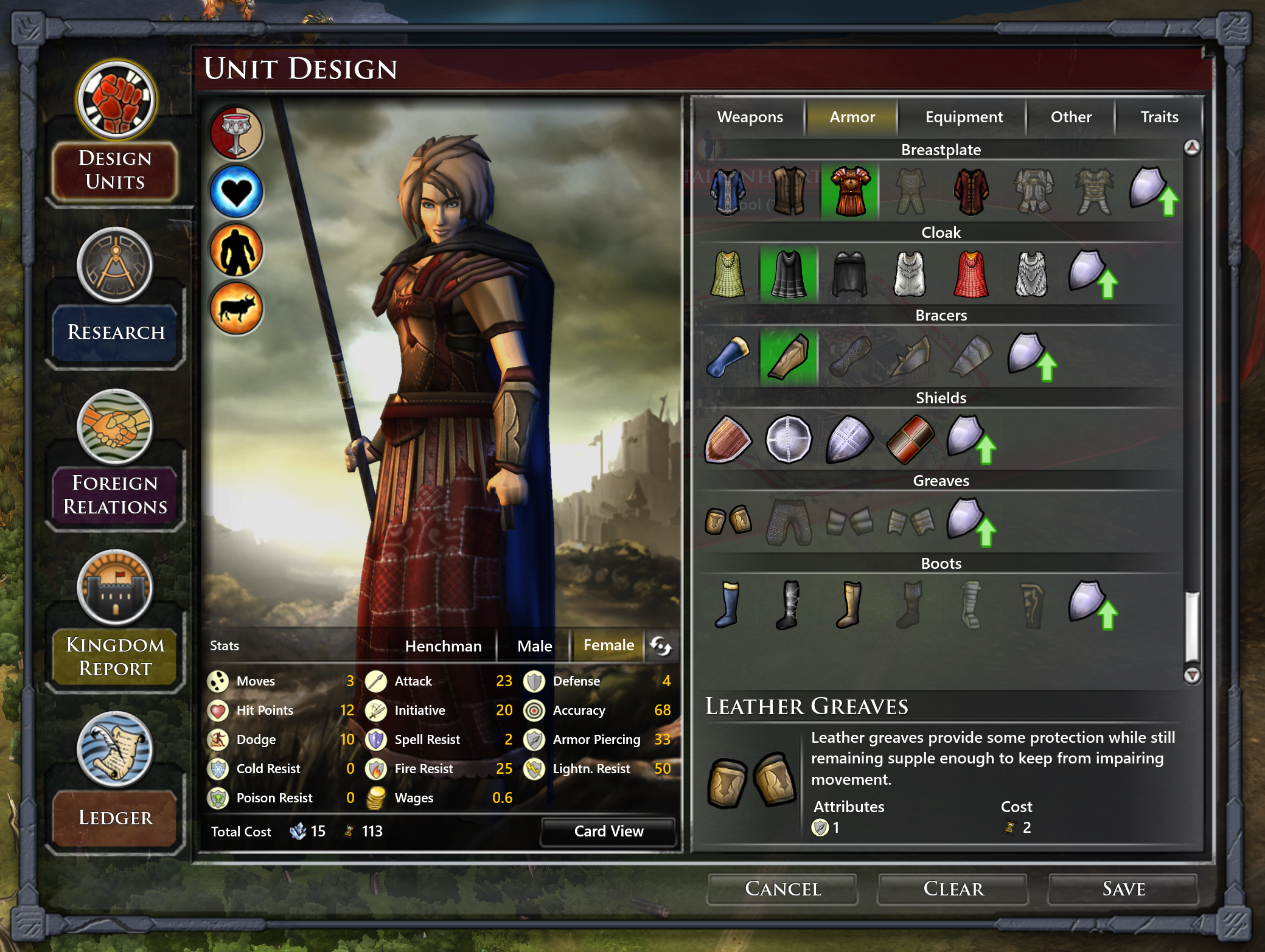This screenshot has height=952, width=1265.
Task: Switch to the Other tab
Action: pos(1070,117)
